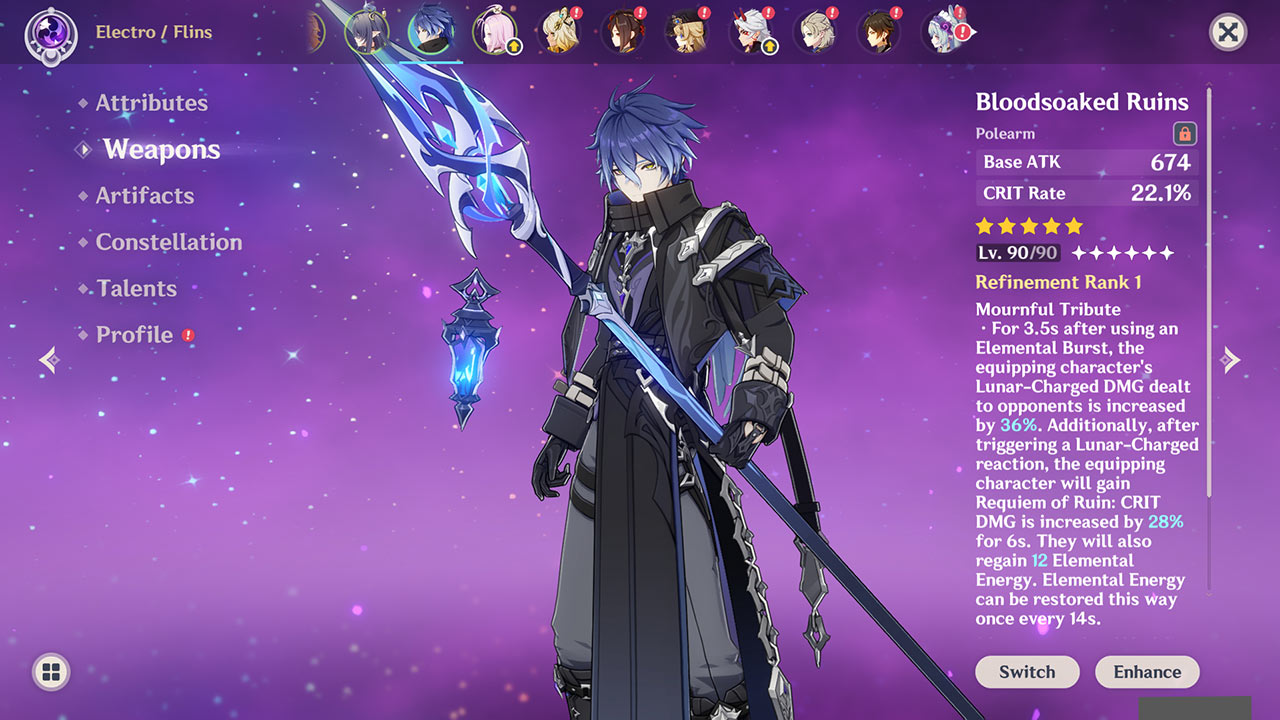View the Talents section
The height and width of the screenshot is (720, 1280).
pyautogui.click(x=136, y=288)
